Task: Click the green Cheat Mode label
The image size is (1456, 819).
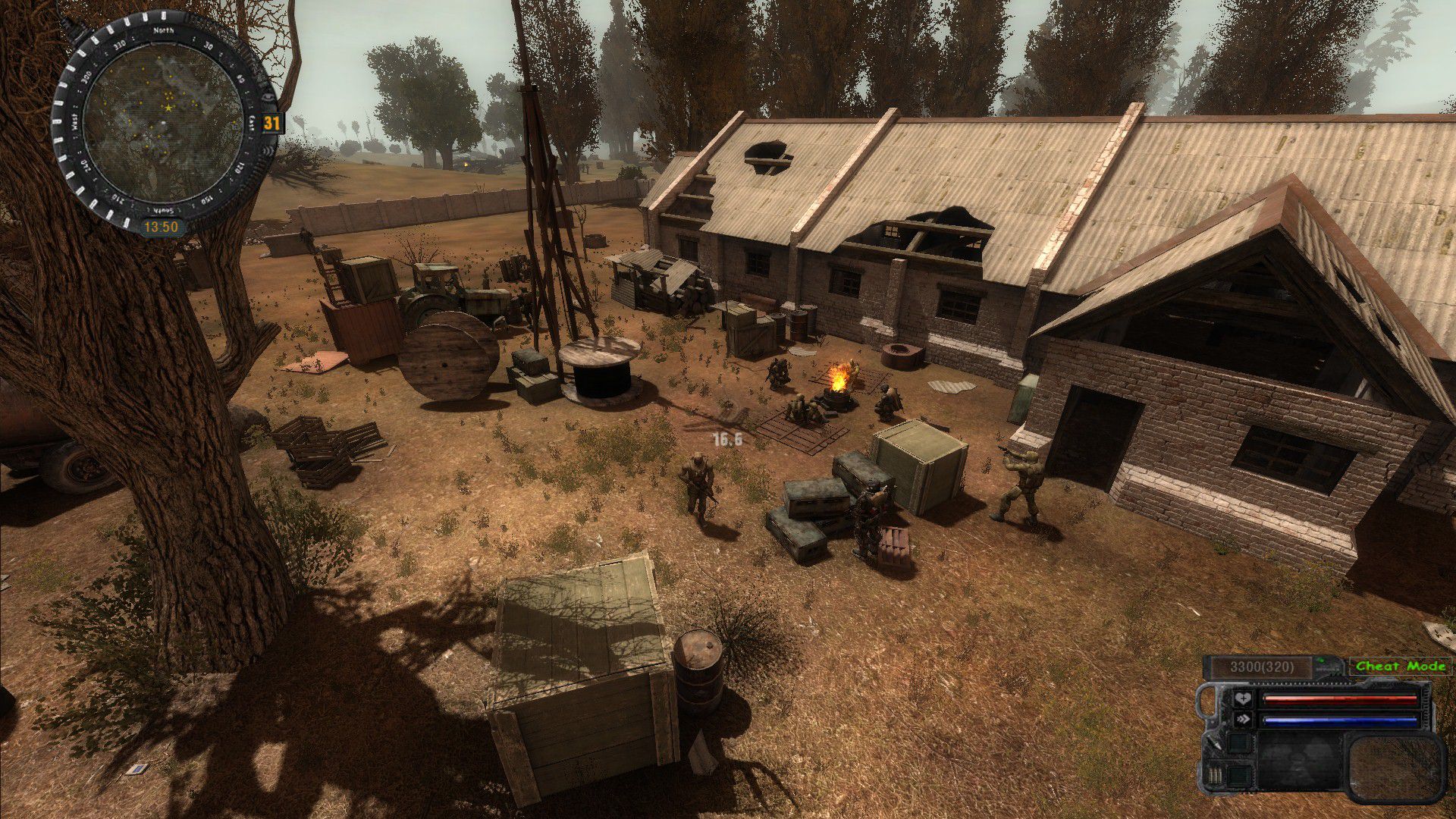Action: (1401, 666)
